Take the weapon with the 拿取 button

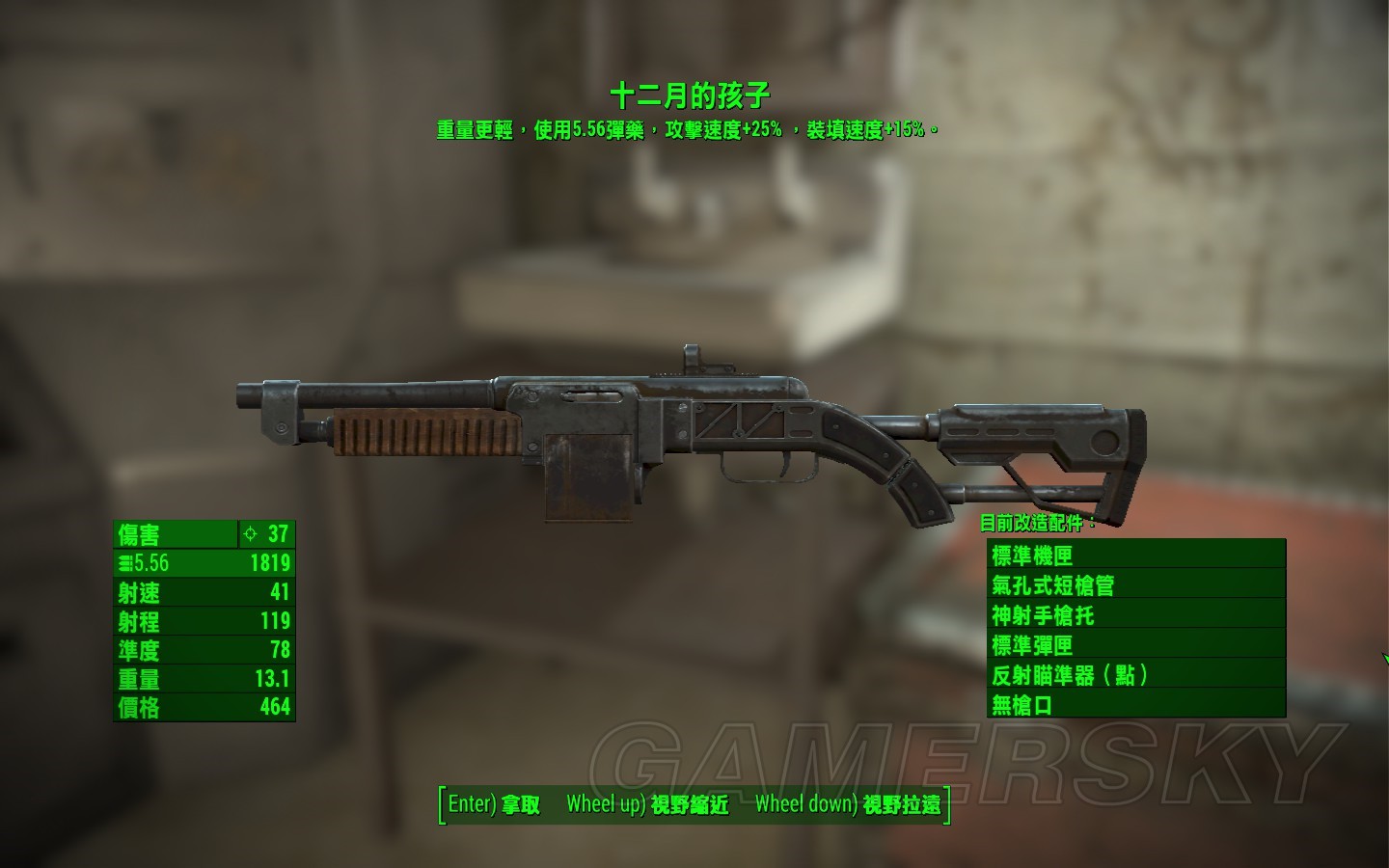pos(495,804)
